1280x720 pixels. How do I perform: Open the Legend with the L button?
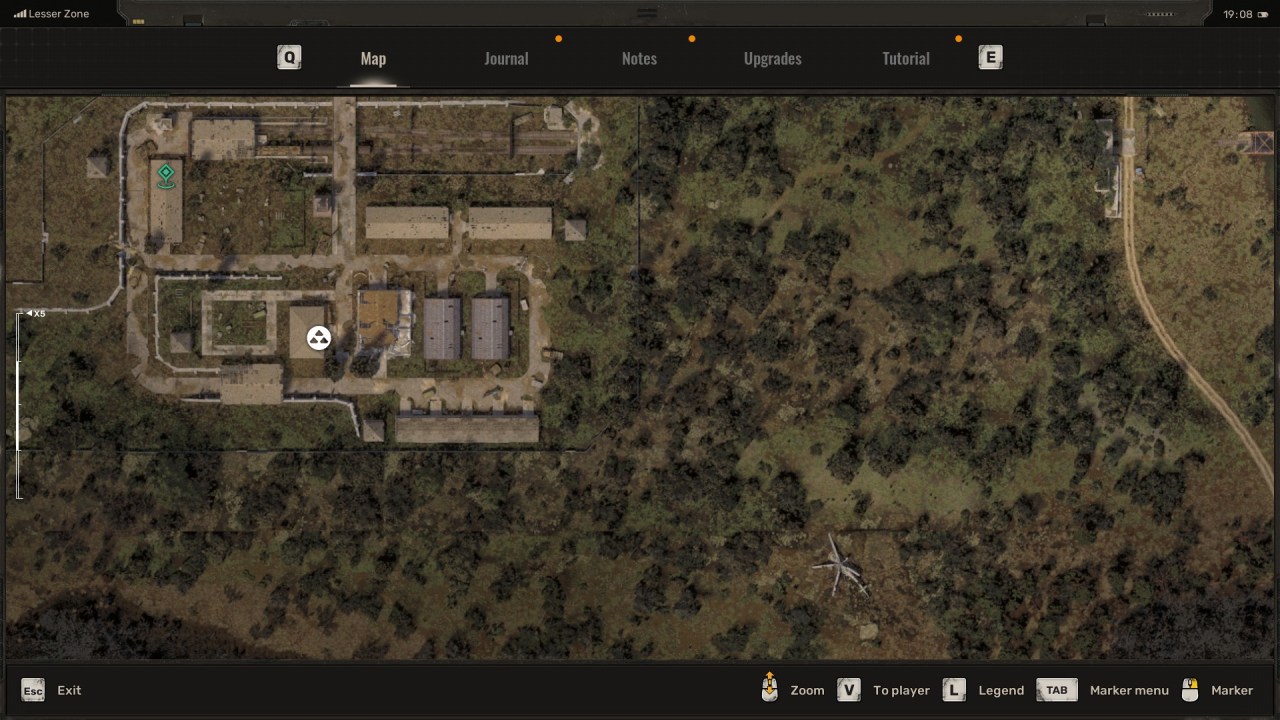coord(953,689)
